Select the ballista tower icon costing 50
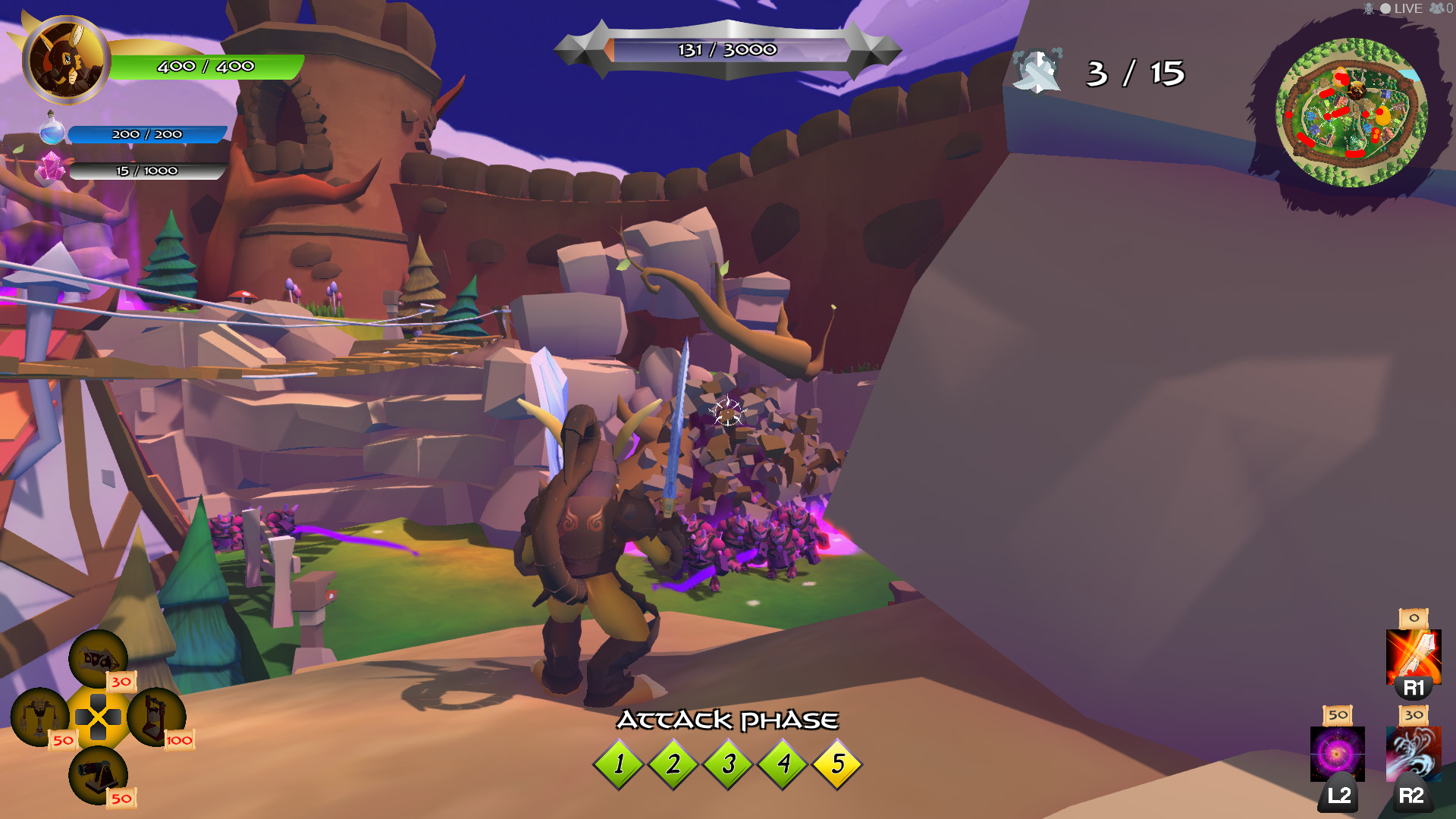 point(42,717)
